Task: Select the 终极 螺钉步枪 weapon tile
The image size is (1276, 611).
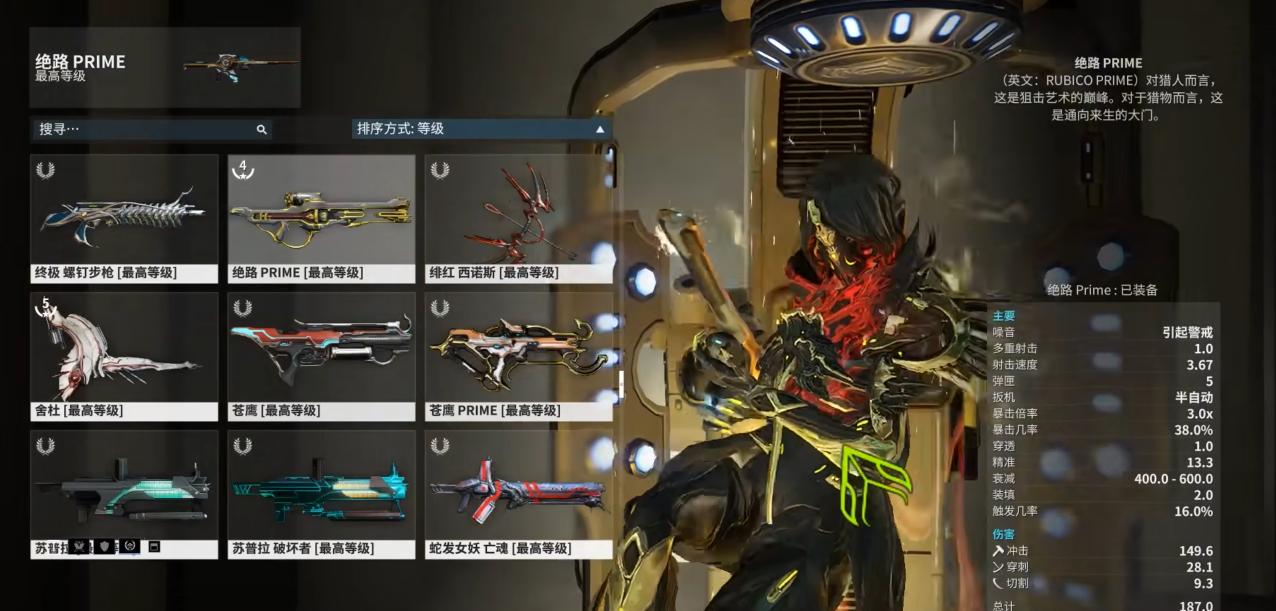Action: 124,218
